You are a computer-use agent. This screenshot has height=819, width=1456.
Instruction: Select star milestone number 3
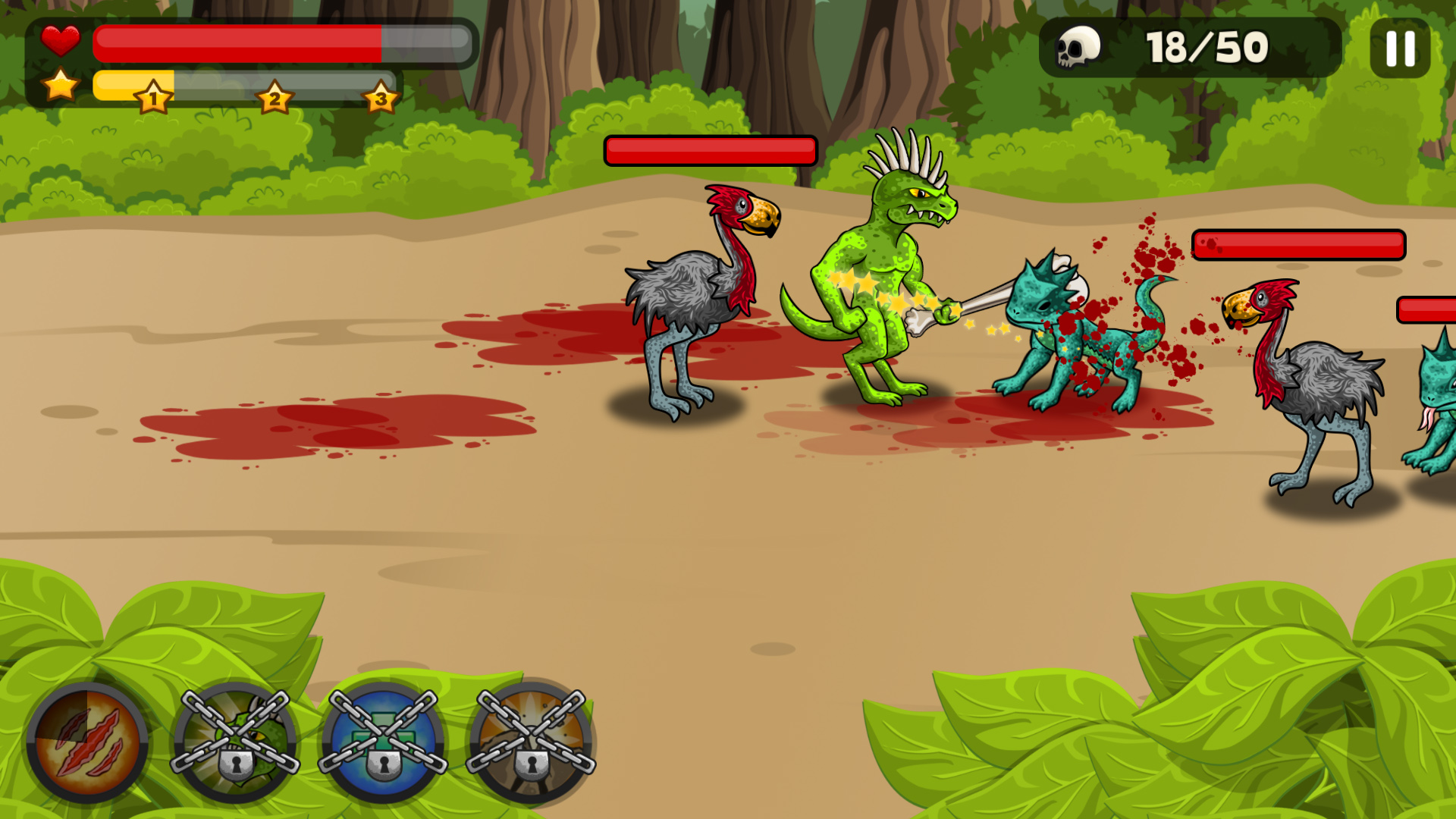coord(381,97)
